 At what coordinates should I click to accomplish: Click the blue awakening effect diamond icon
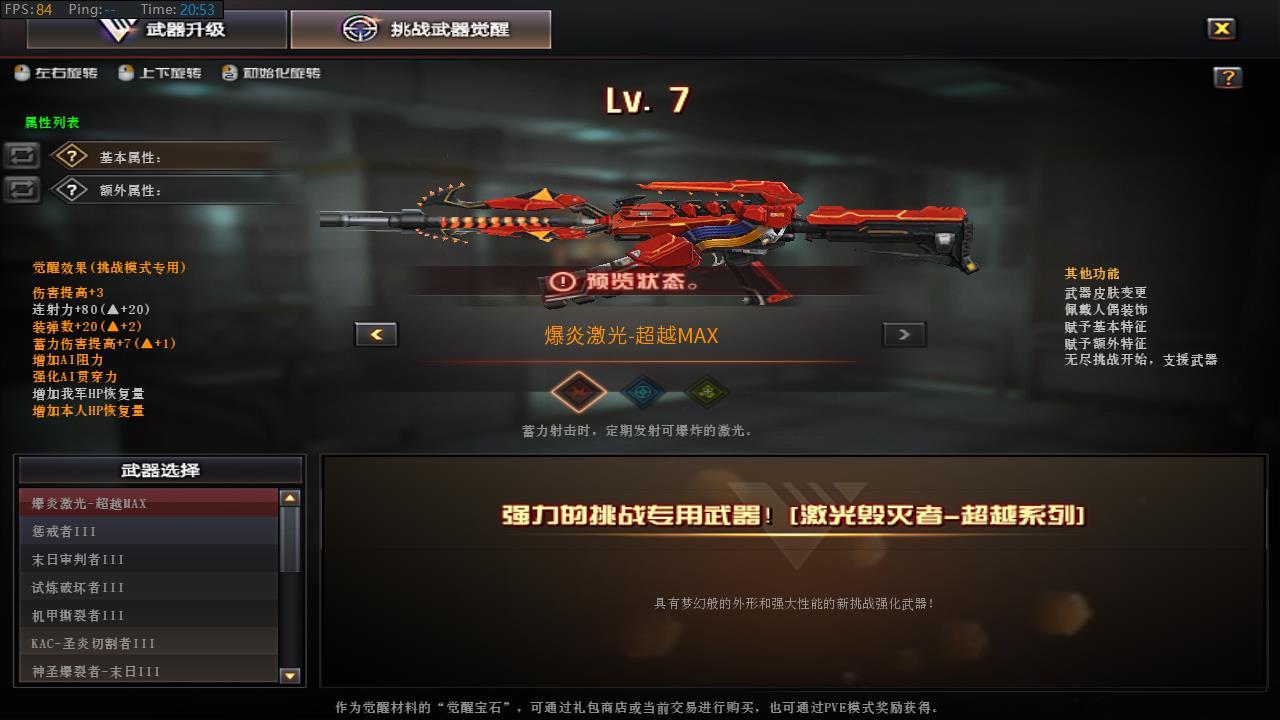click(x=643, y=392)
